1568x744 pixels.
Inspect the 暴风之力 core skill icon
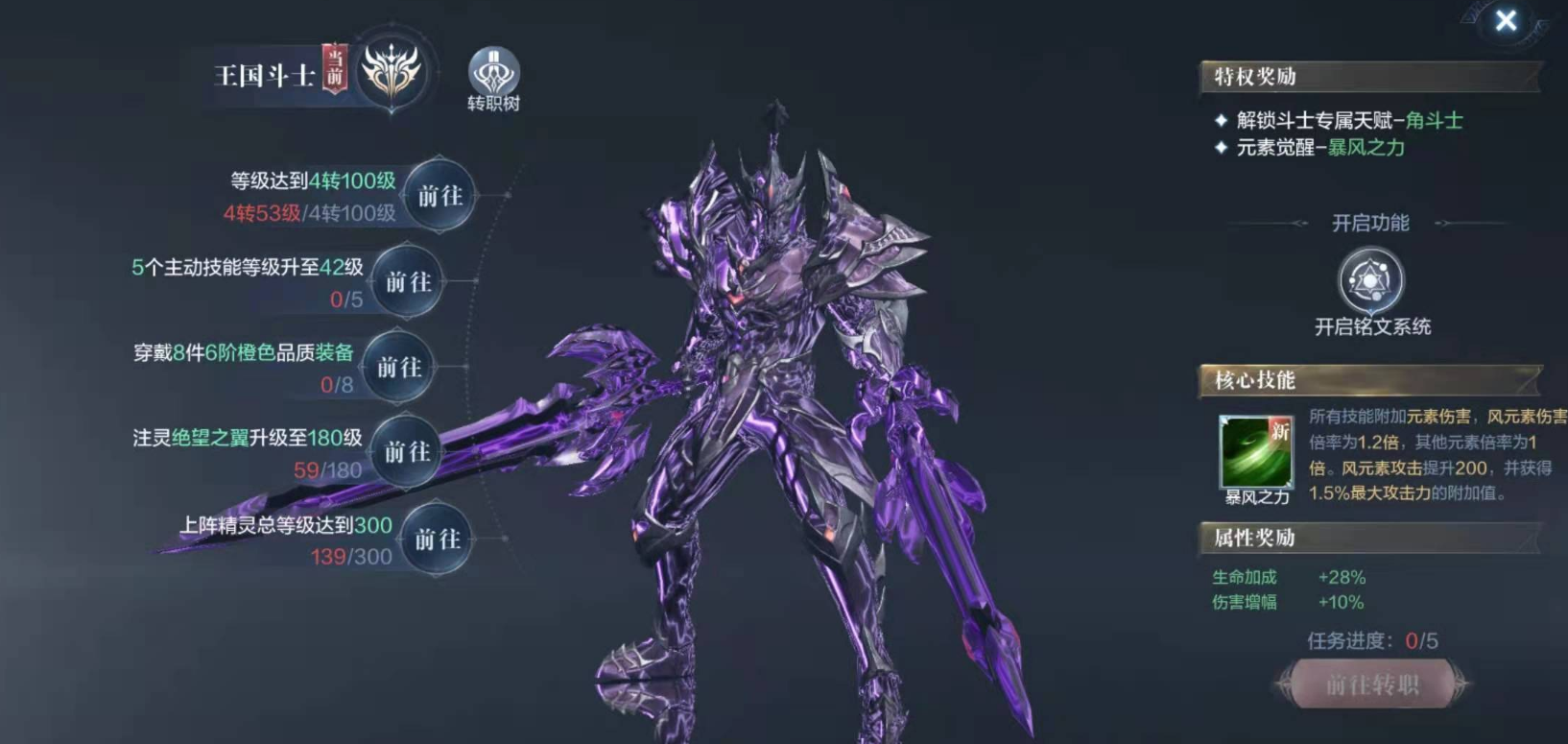pyautogui.click(x=1255, y=451)
